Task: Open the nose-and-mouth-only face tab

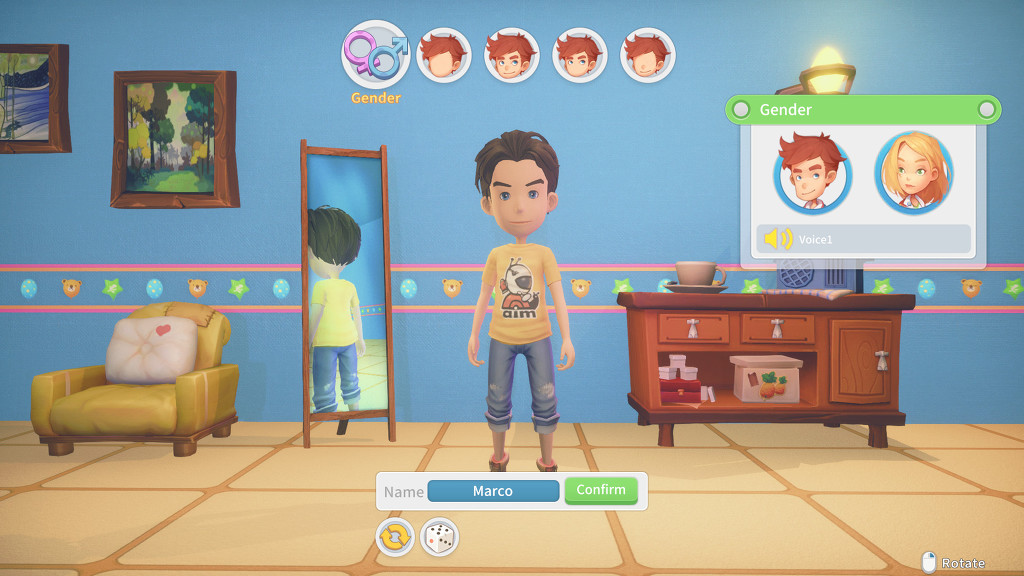Action: tap(647, 55)
